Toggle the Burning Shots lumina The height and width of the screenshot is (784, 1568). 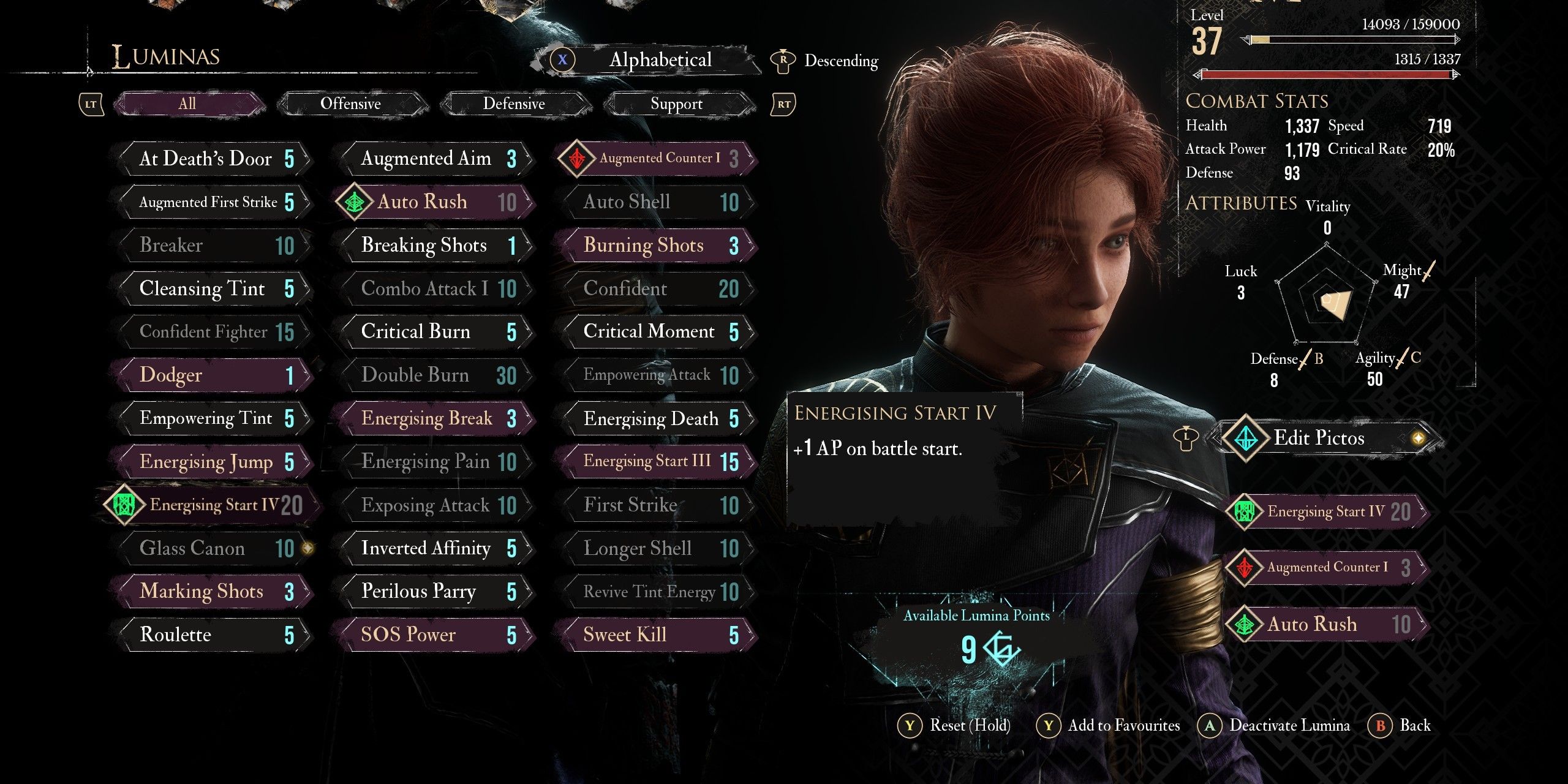pyautogui.click(x=658, y=246)
